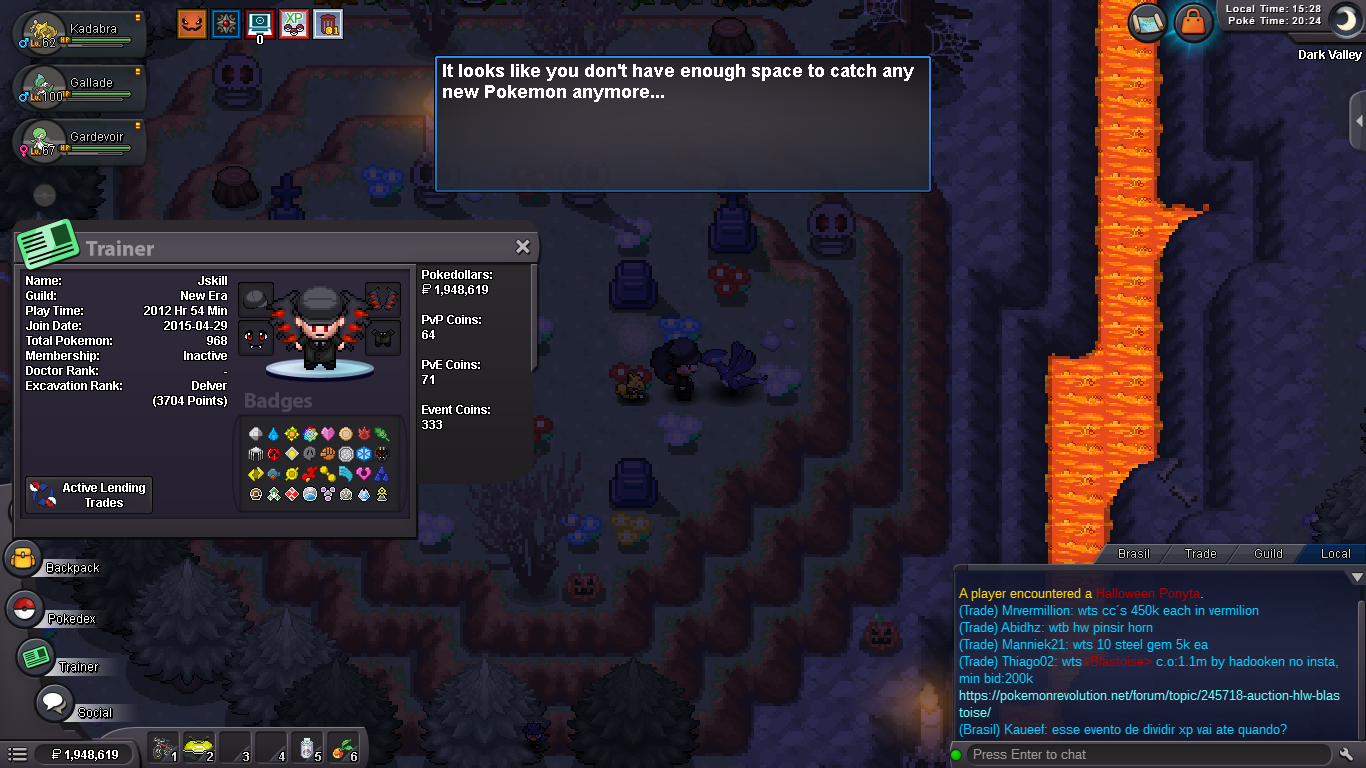Use the repel spray in hotbar slot 5

pos(309,748)
